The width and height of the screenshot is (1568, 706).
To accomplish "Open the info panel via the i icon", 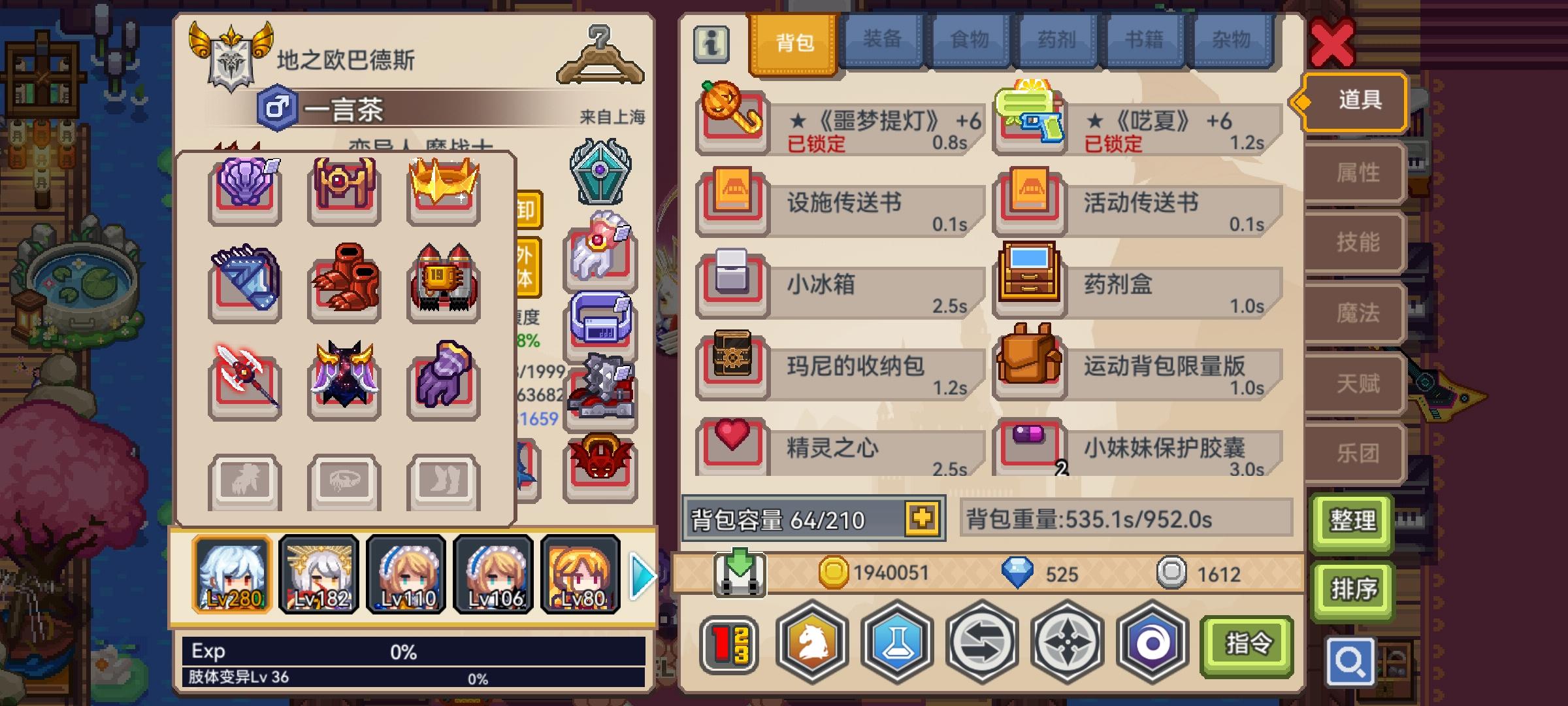I will 712,44.
